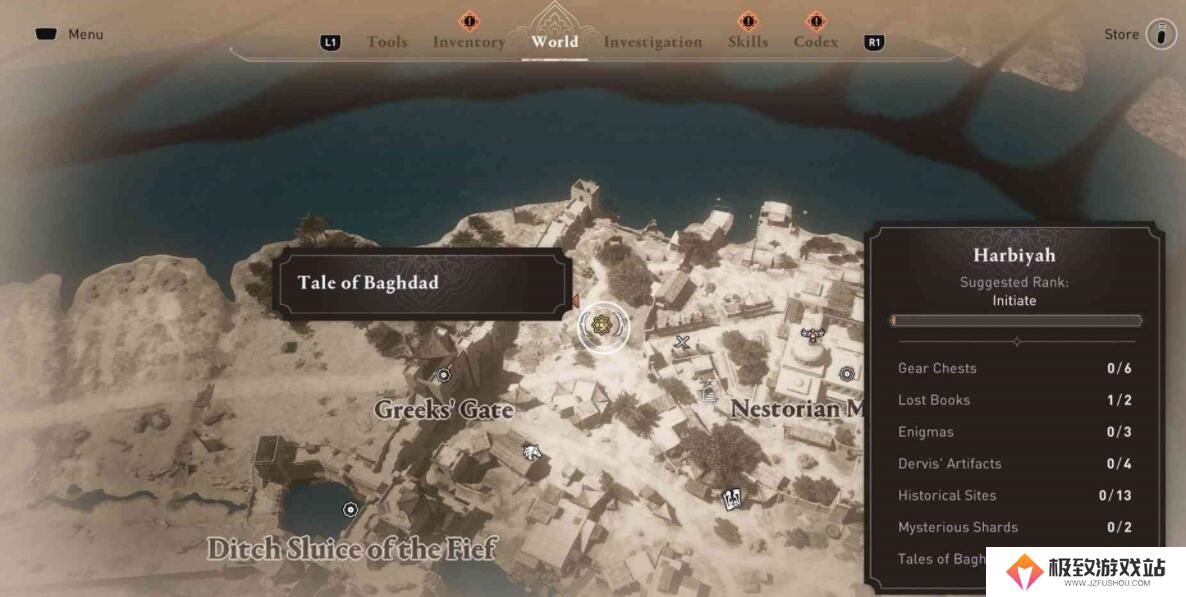The image size is (1186, 597).
Task: Open the Inventory tab
Action: click(468, 42)
